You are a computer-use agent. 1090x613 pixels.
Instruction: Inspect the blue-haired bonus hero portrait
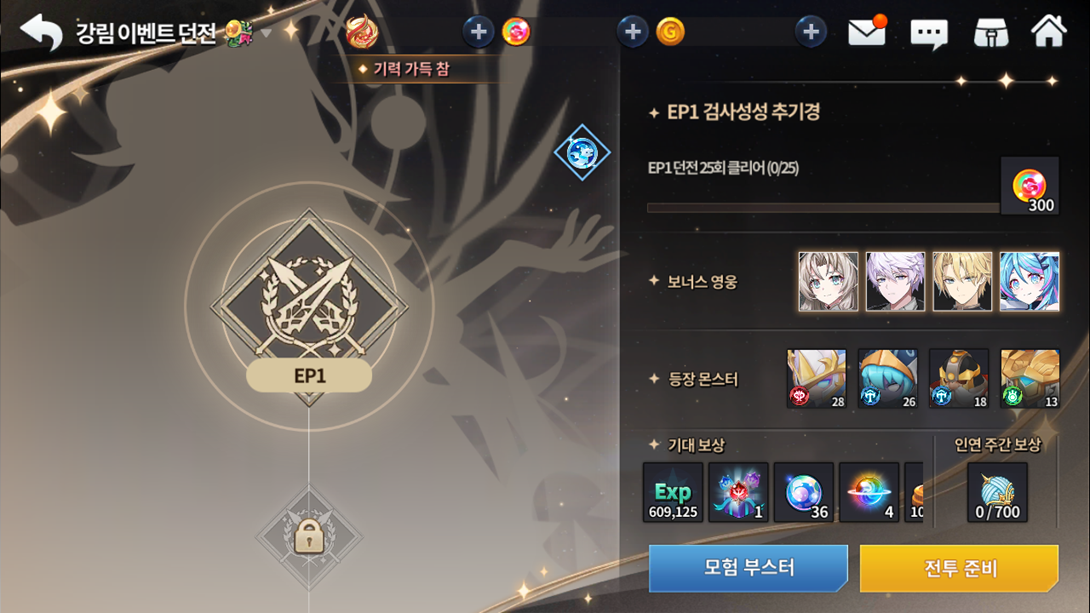coord(1029,282)
